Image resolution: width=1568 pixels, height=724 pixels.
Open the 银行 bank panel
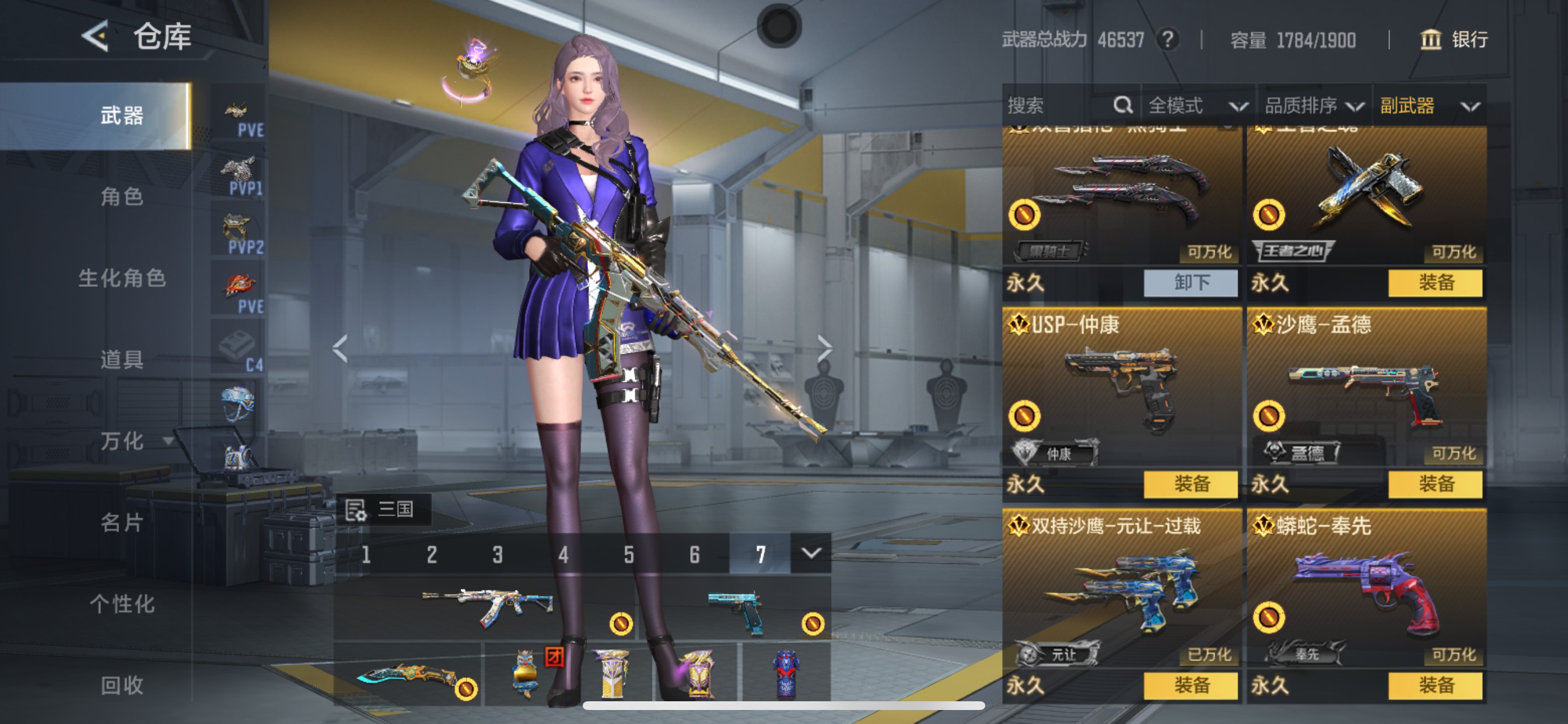tap(1453, 40)
